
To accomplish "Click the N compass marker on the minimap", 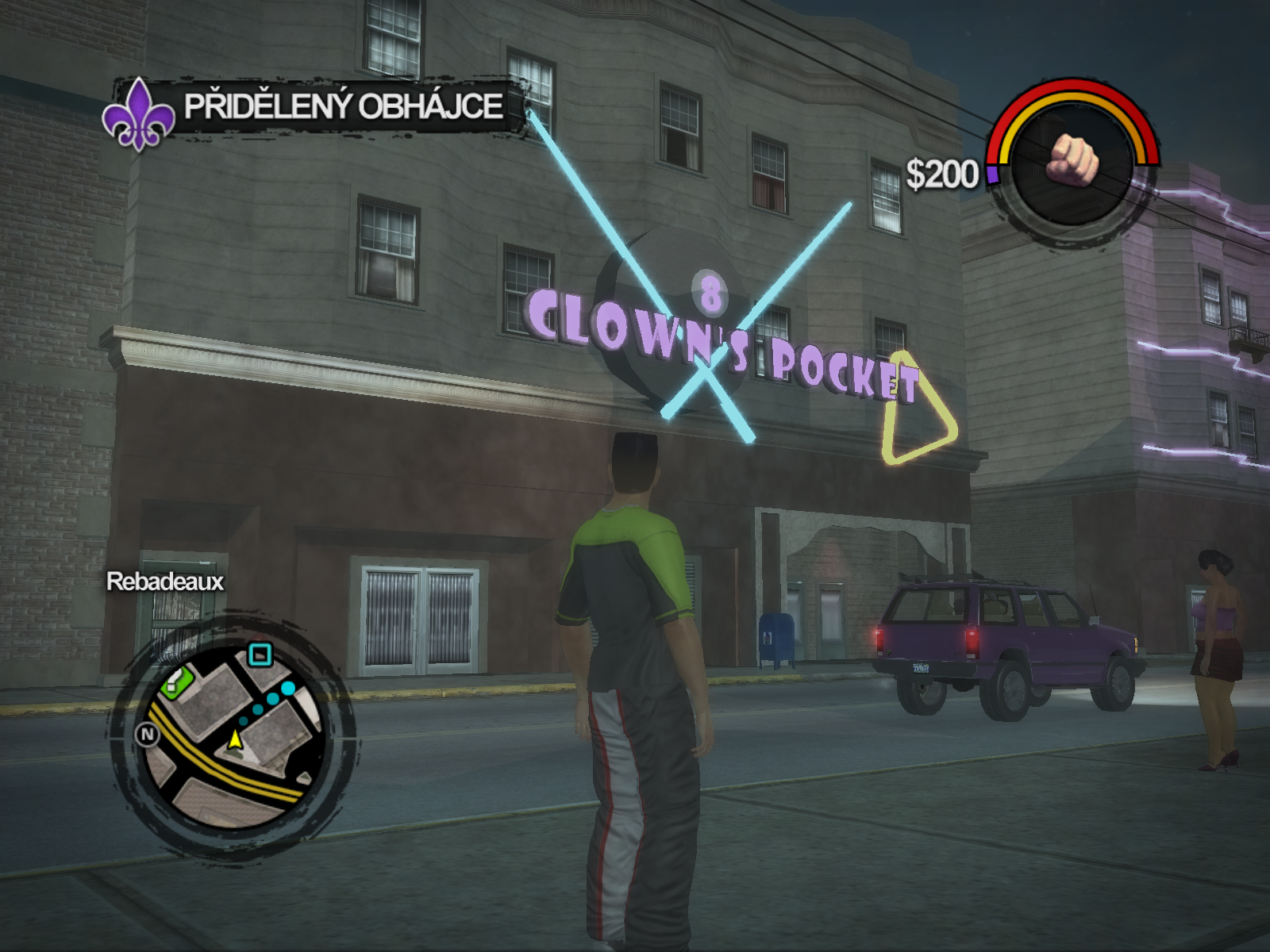I will pyautogui.click(x=148, y=735).
